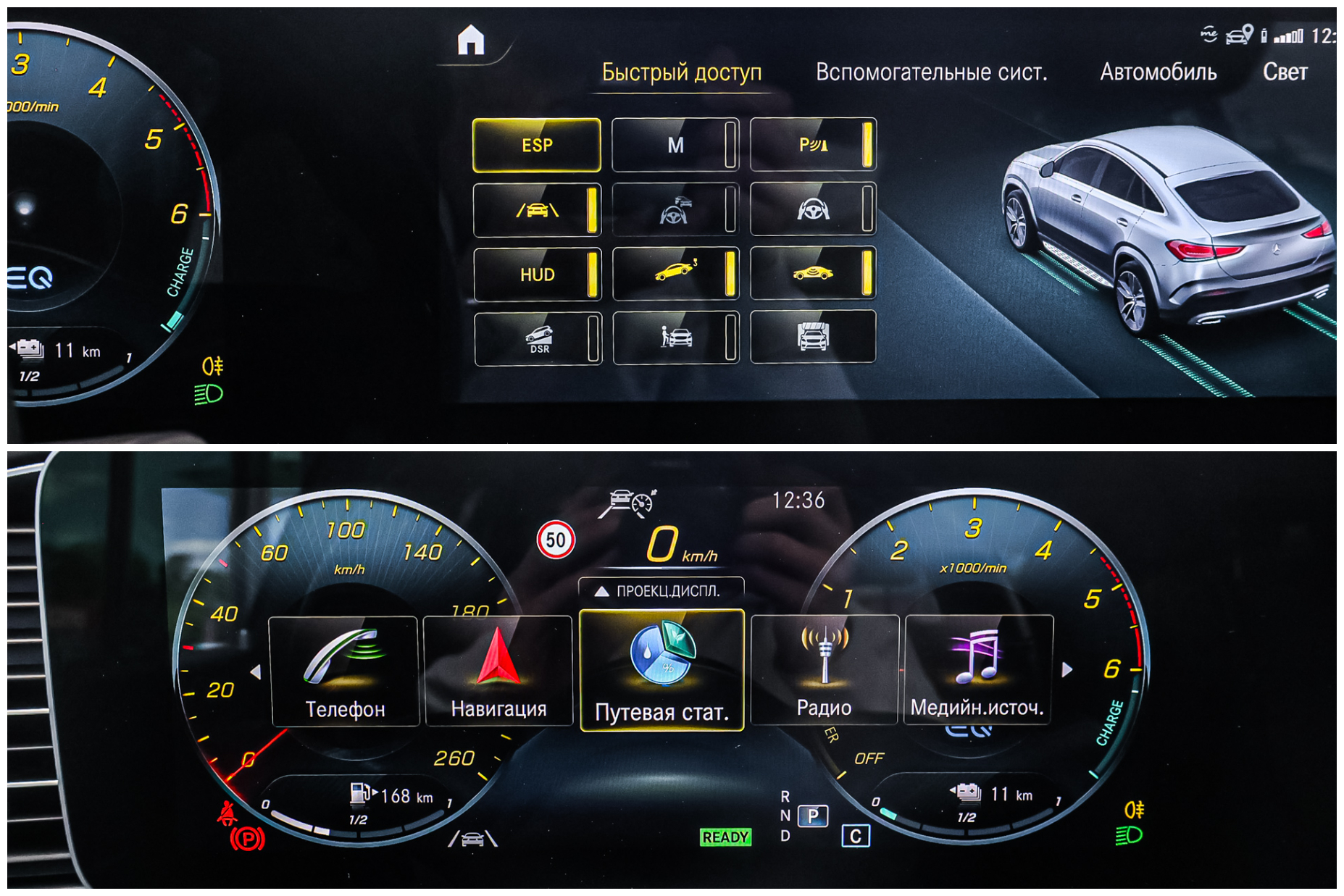The height and width of the screenshot is (896, 1344).
Task: Select the Медийн.источ. tile
Action: tap(978, 671)
